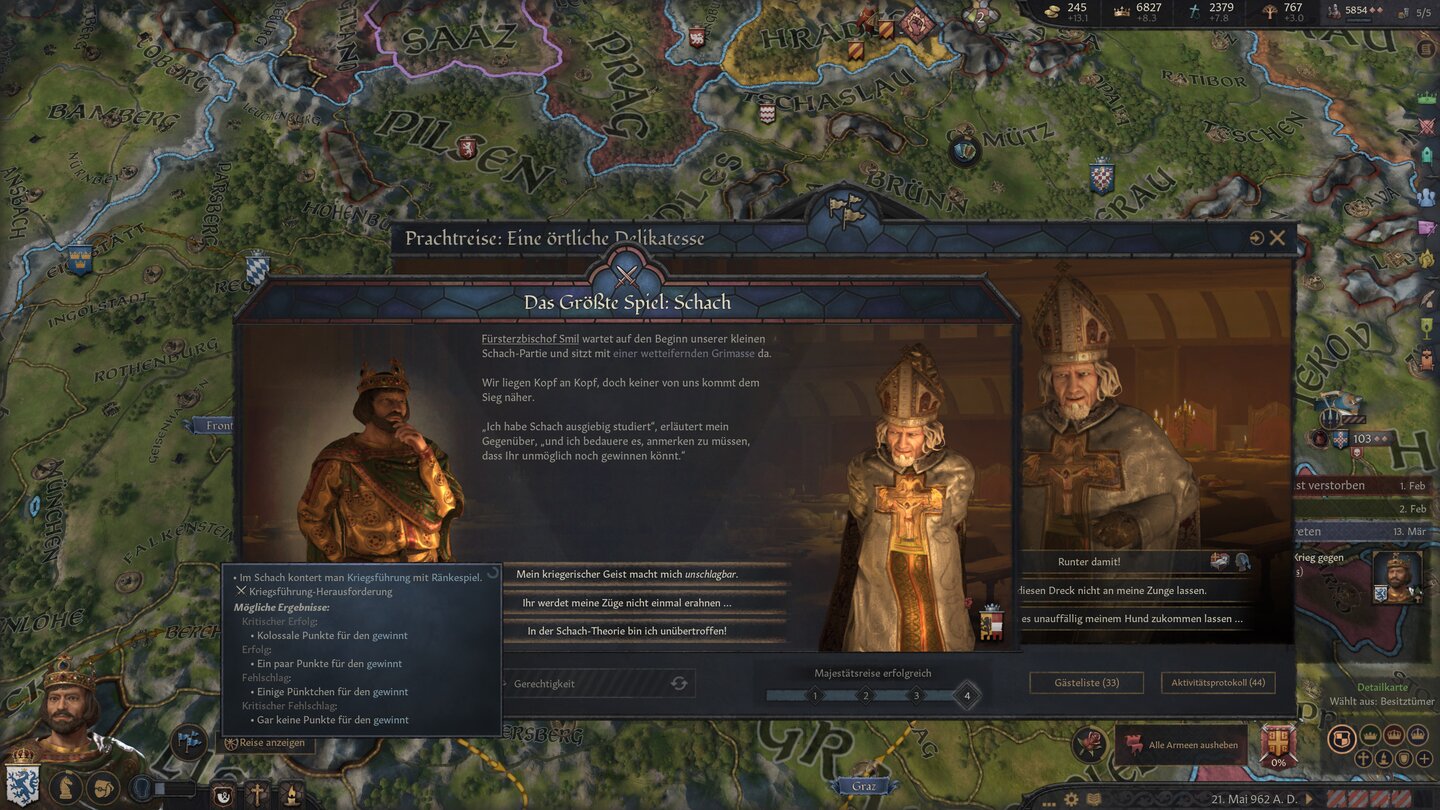Open the settings gear icon
The height and width of the screenshot is (810, 1440).
pos(1071,799)
